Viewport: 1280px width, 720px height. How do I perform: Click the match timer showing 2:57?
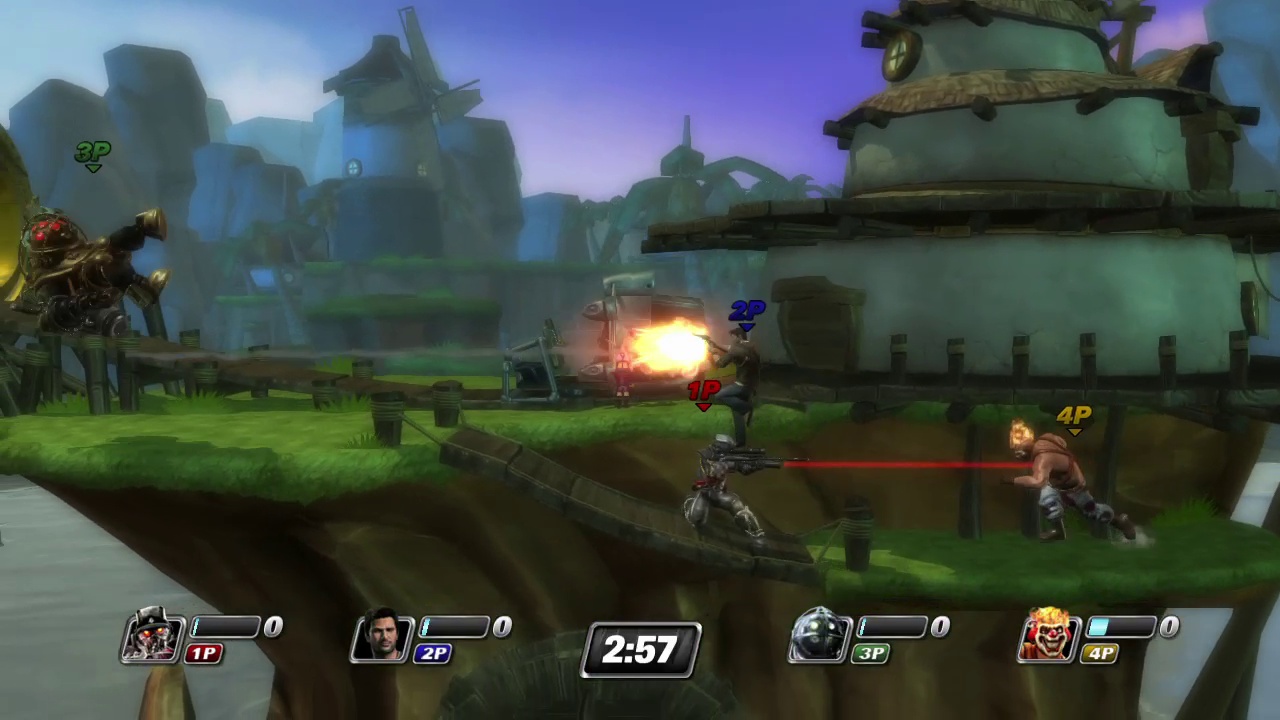[x=640, y=650]
